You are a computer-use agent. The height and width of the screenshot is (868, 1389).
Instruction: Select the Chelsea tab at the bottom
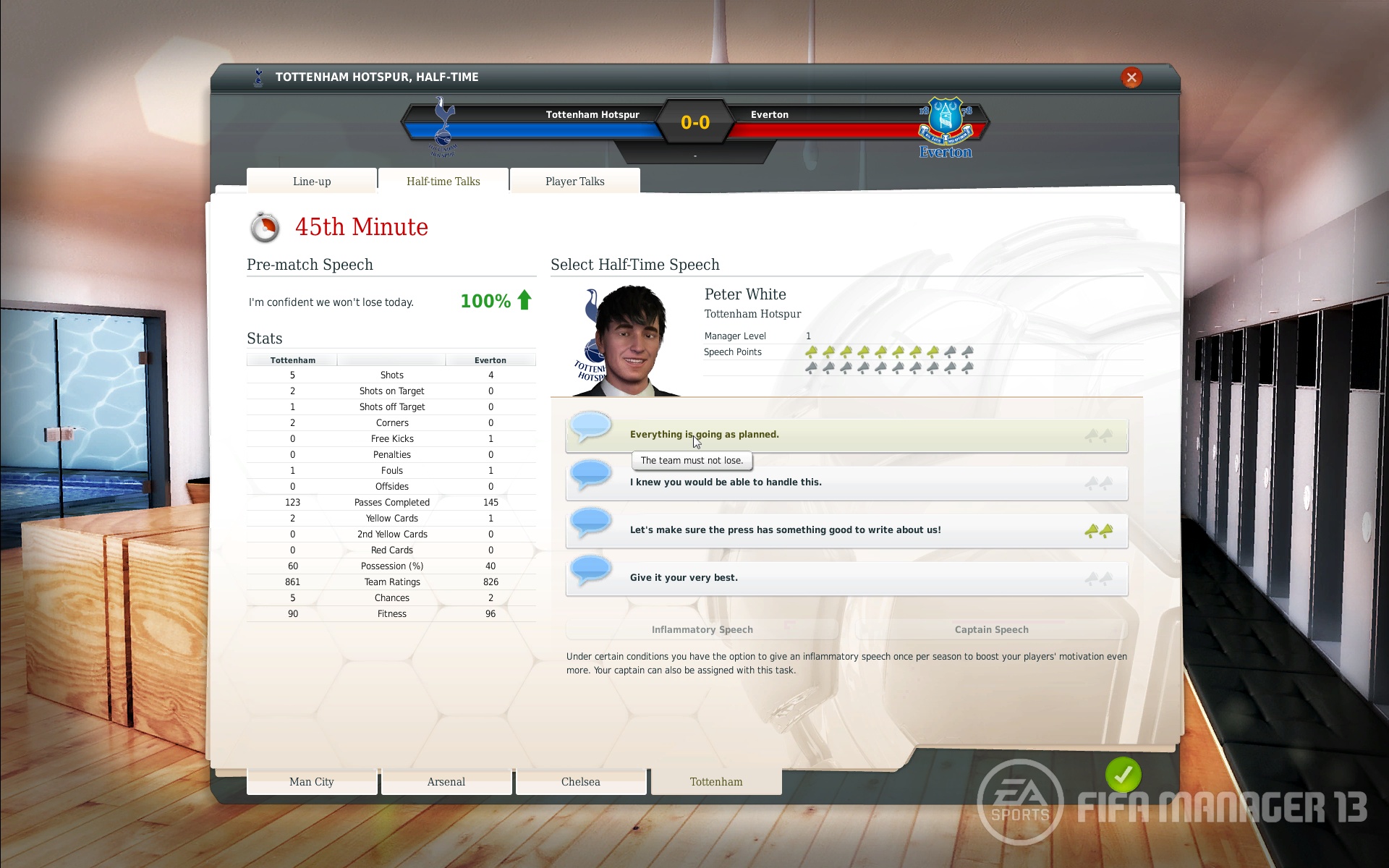581,782
